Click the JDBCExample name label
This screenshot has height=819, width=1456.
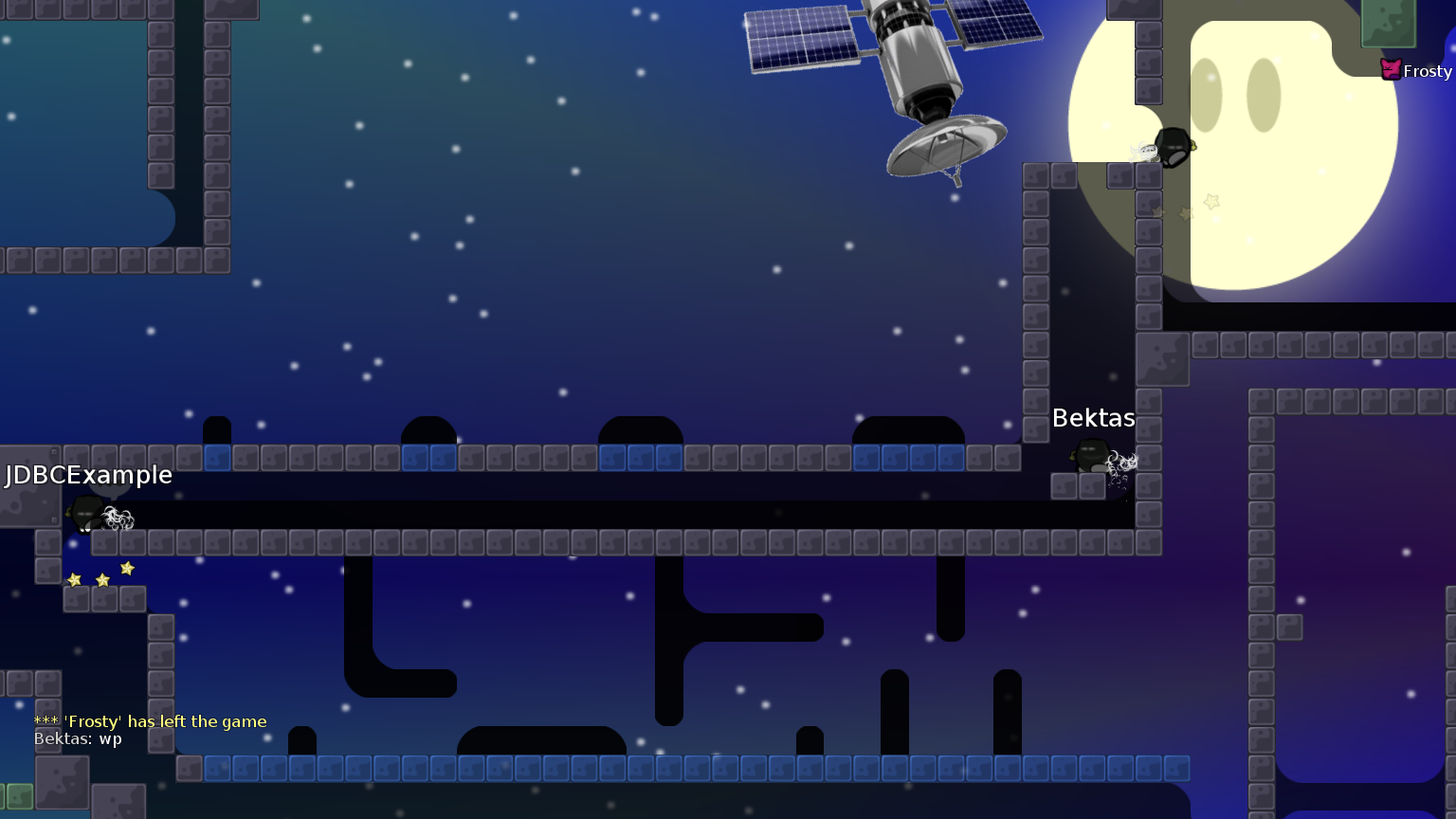point(87,475)
